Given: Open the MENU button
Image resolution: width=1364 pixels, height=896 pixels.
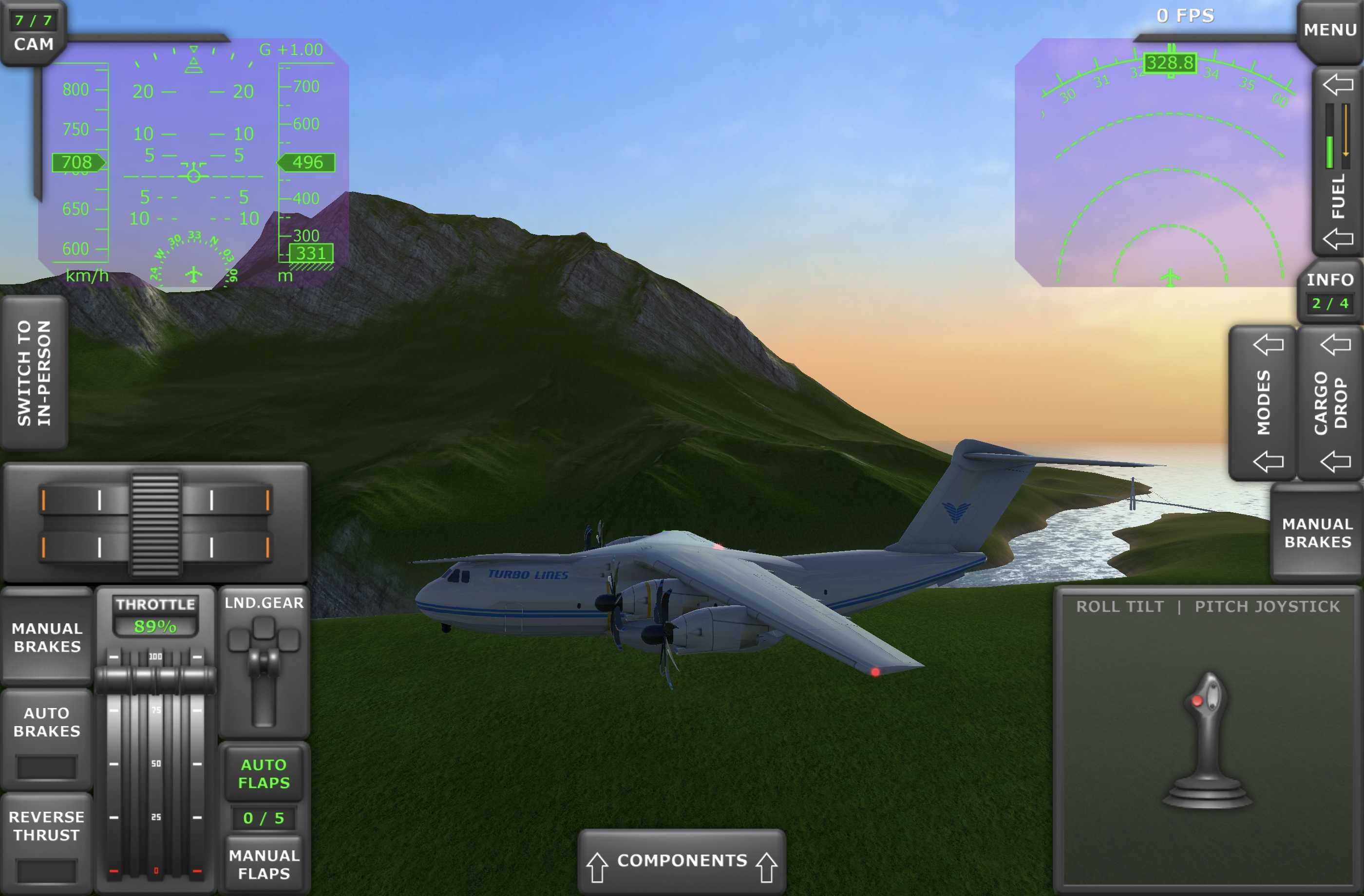Looking at the screenshot, I should click(1329, 30).
